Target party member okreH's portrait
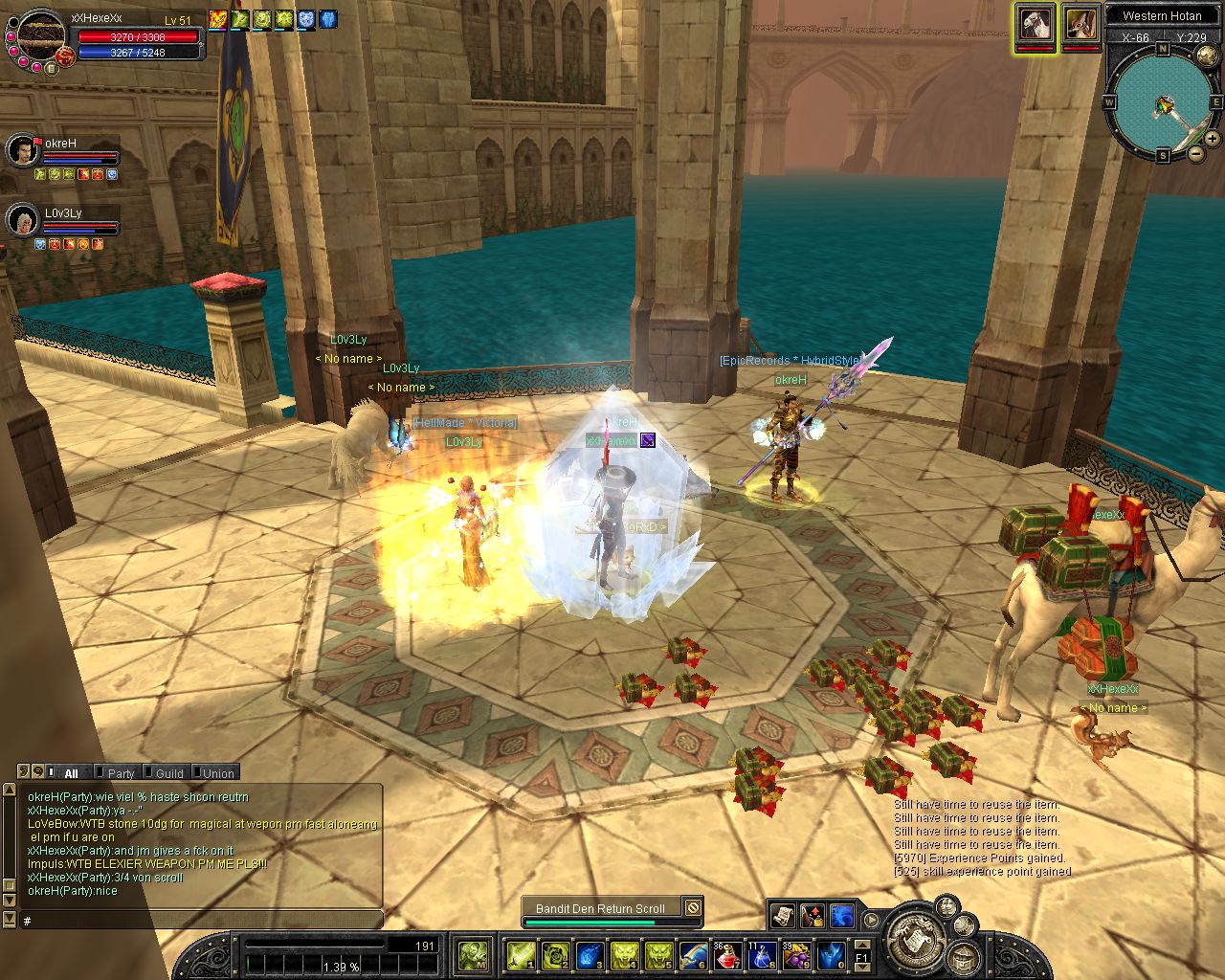 point(21,150)
